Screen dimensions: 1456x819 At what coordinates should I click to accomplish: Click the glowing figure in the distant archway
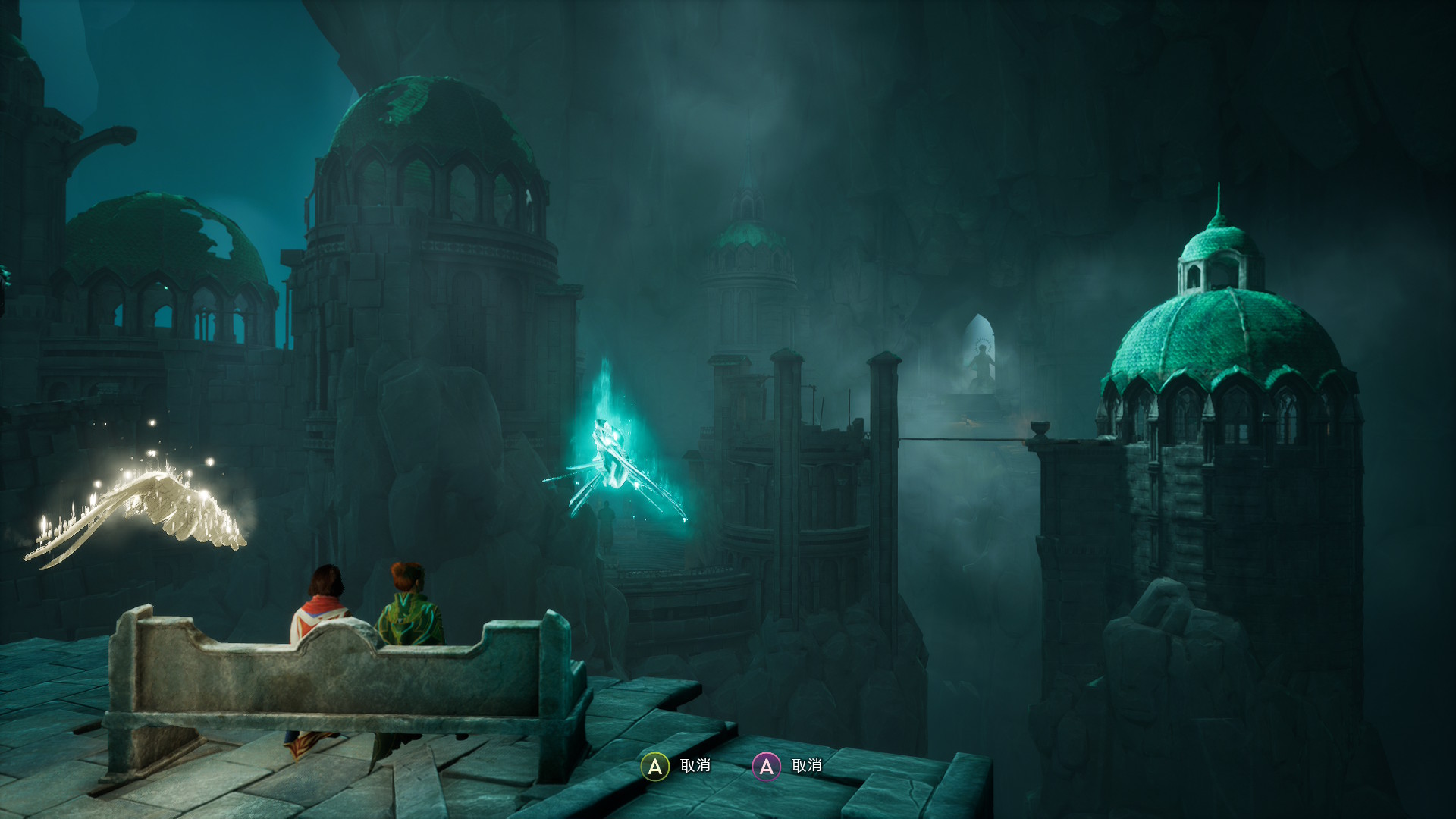[x=981, y=356]
